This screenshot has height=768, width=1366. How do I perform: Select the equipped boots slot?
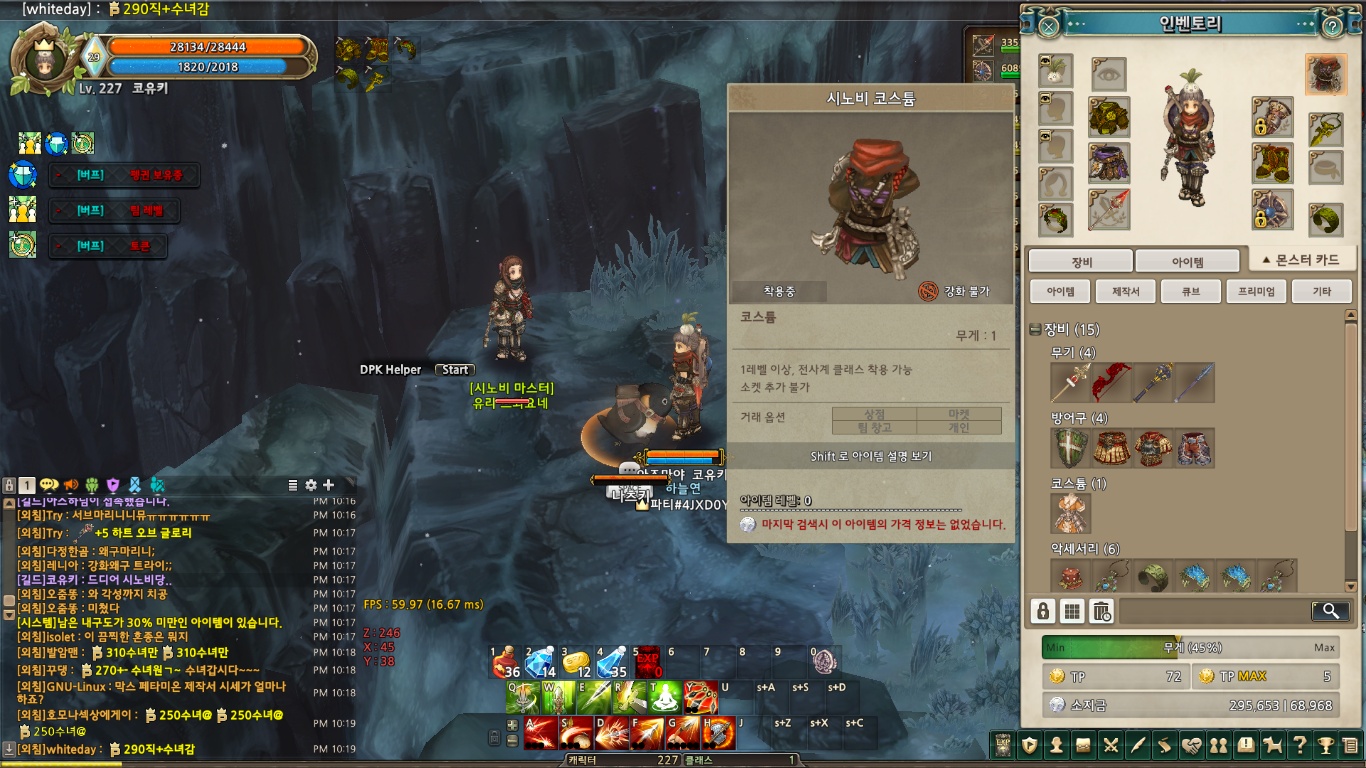coord(1272,163)
